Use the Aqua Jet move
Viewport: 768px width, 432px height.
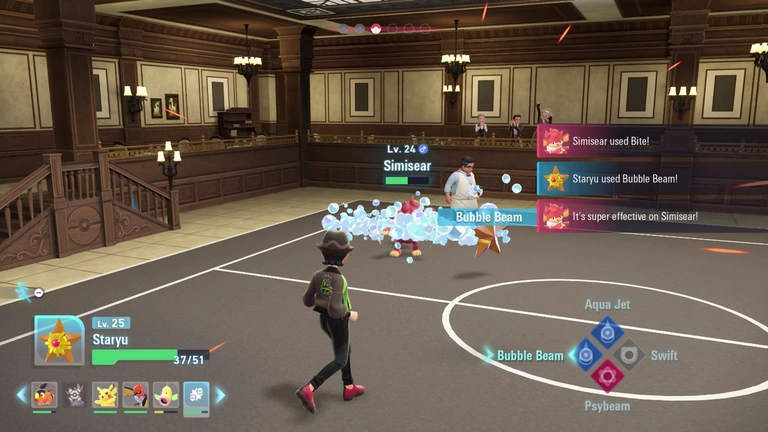(x=607, y=332)
